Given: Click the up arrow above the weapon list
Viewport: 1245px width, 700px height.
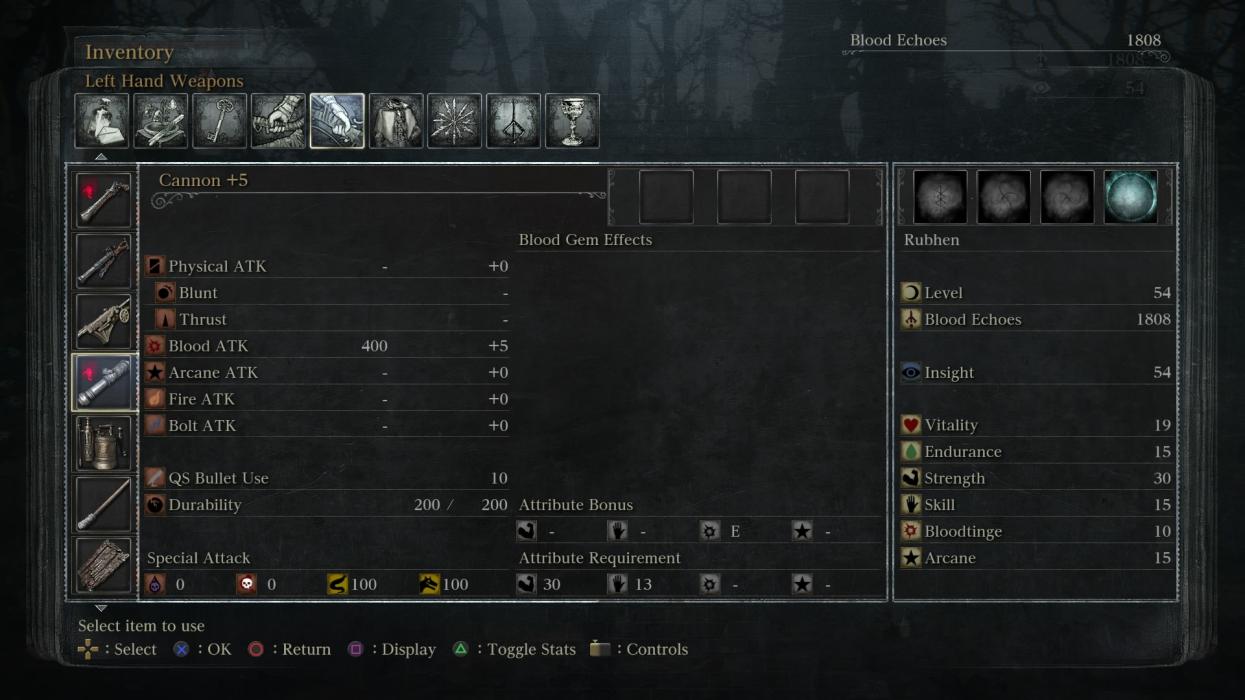Looking at the screenshot, I should point(101,157).
